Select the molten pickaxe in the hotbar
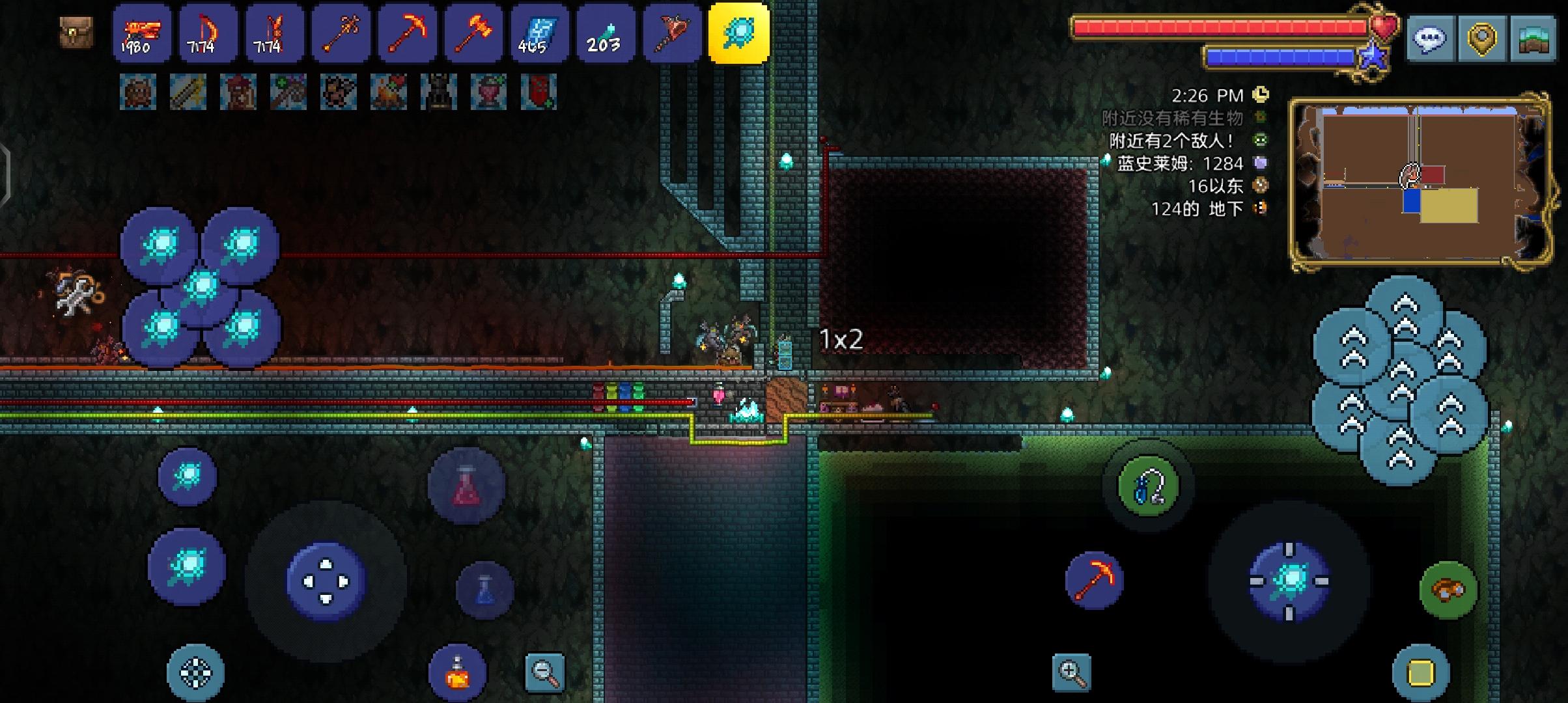 (407, 33)
